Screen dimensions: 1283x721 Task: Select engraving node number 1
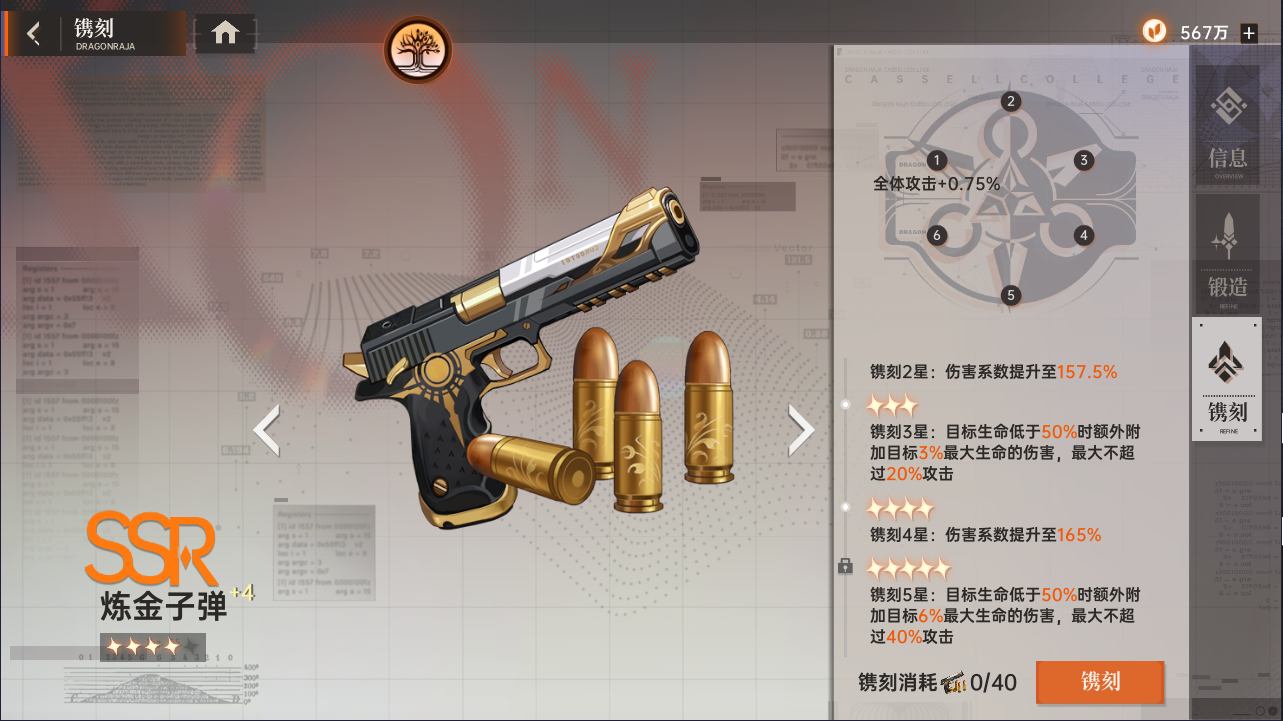click(x=937, y=160)
